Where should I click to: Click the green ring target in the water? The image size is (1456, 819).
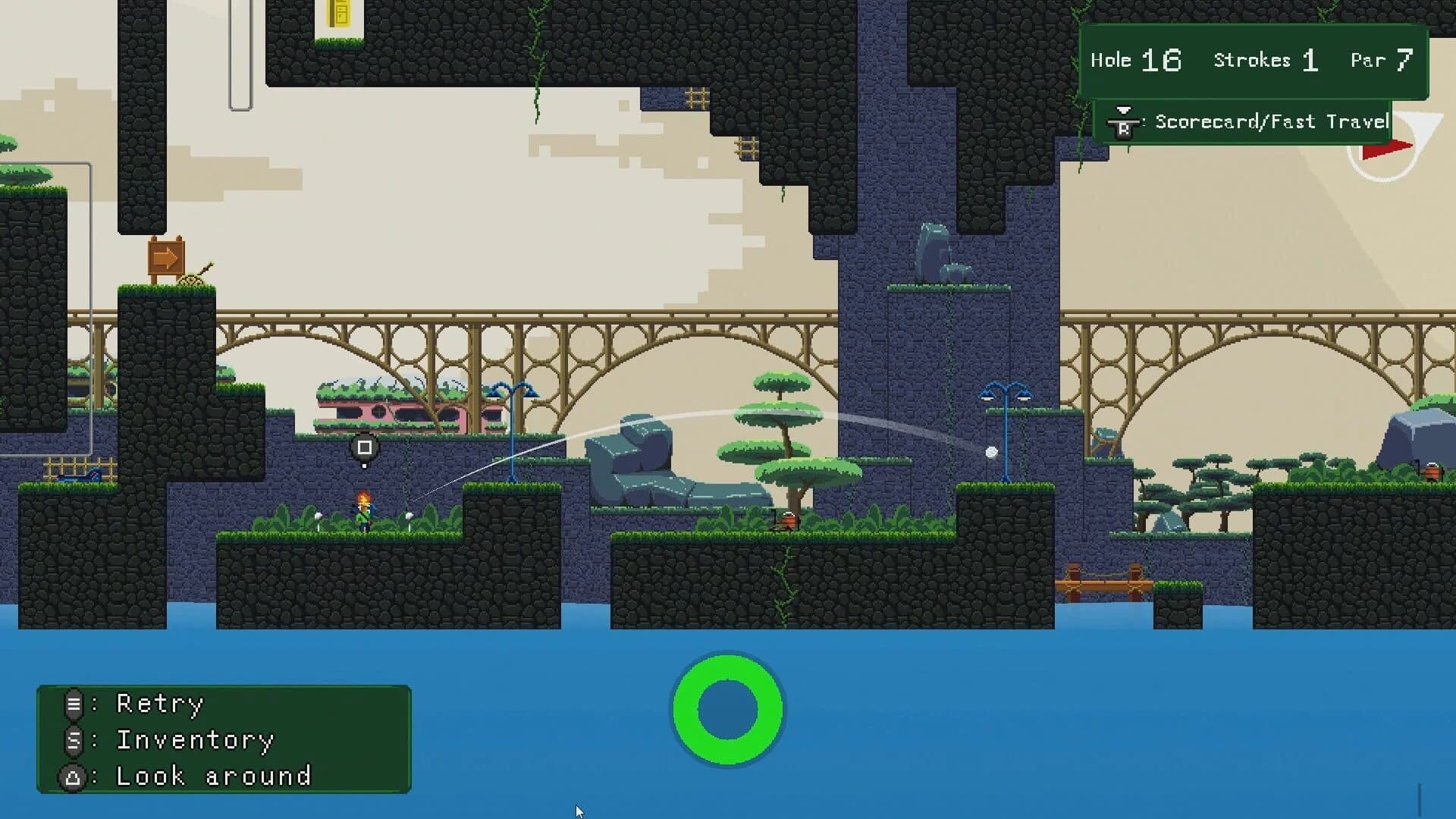727,711
